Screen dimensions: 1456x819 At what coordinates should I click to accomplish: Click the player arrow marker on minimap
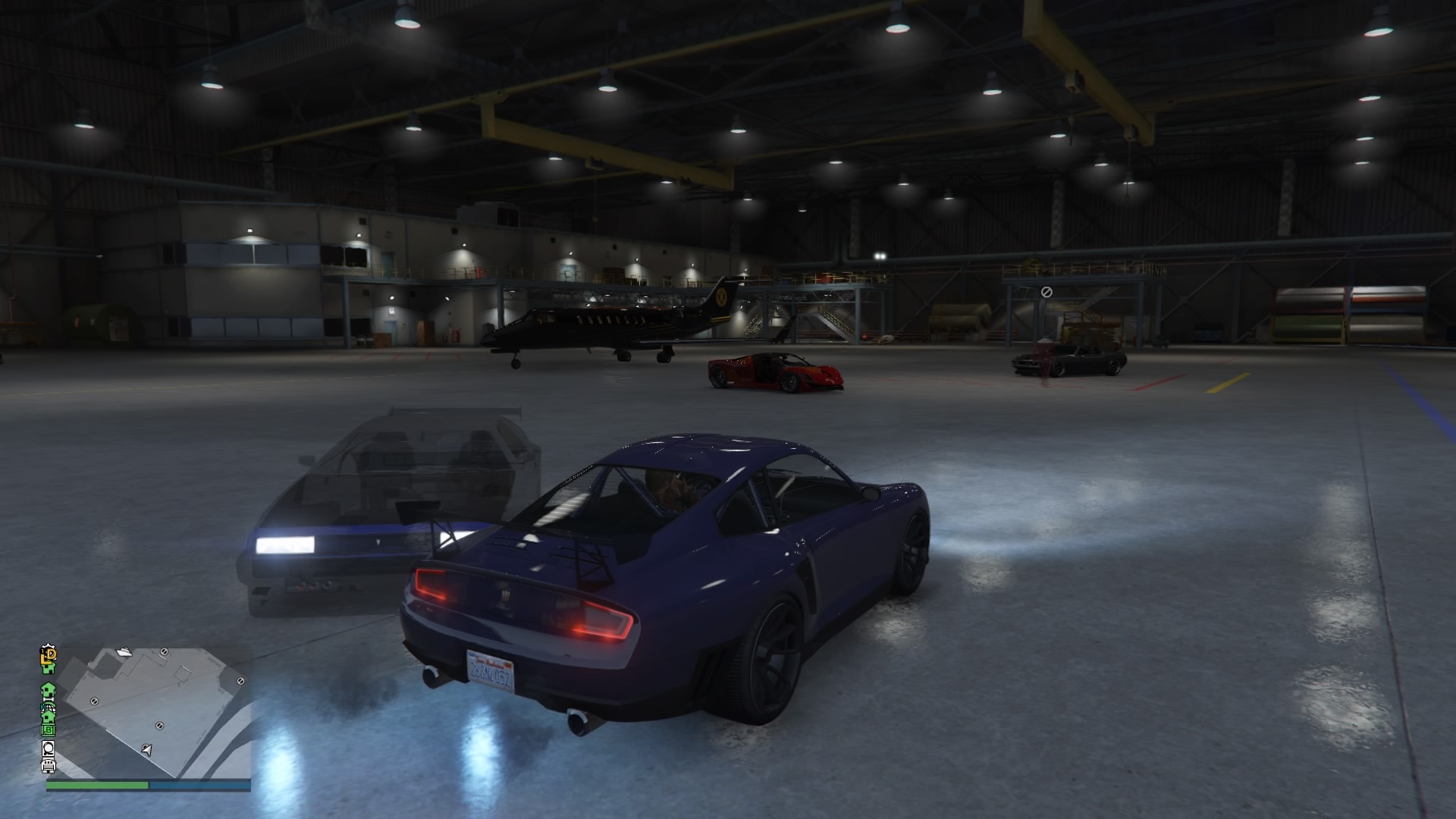147,750
